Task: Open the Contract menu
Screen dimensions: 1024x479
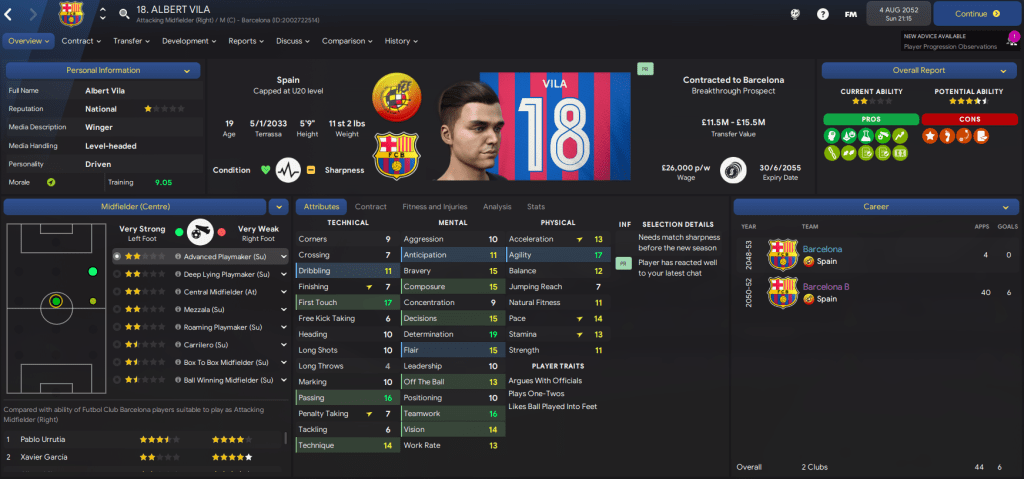Action: coord(81,41)
